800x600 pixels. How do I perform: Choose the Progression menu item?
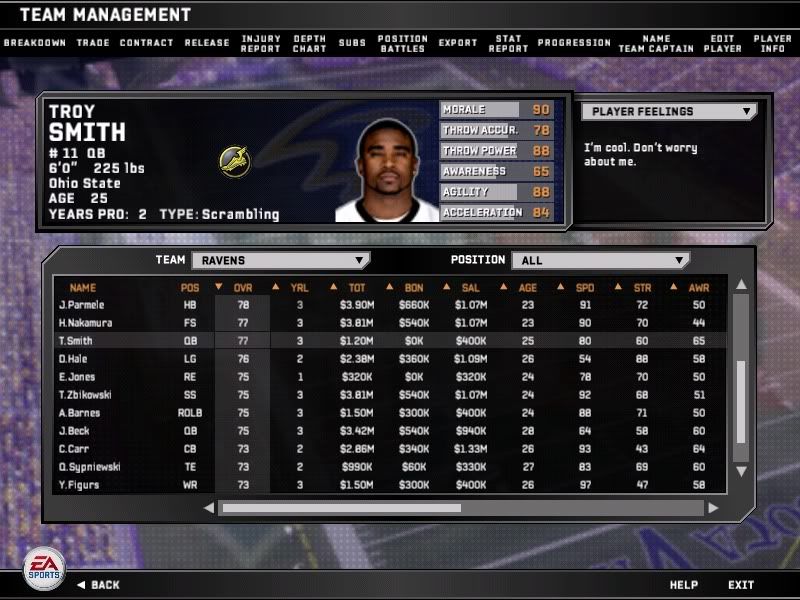574,43
